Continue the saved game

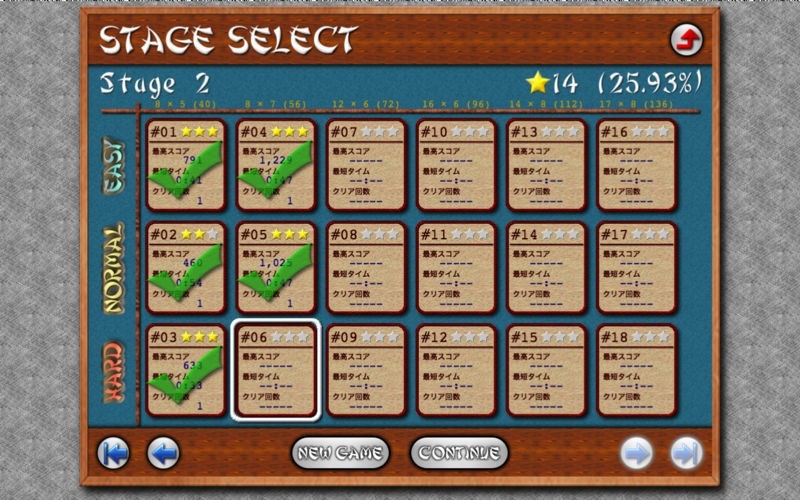[x=459, y=453]
